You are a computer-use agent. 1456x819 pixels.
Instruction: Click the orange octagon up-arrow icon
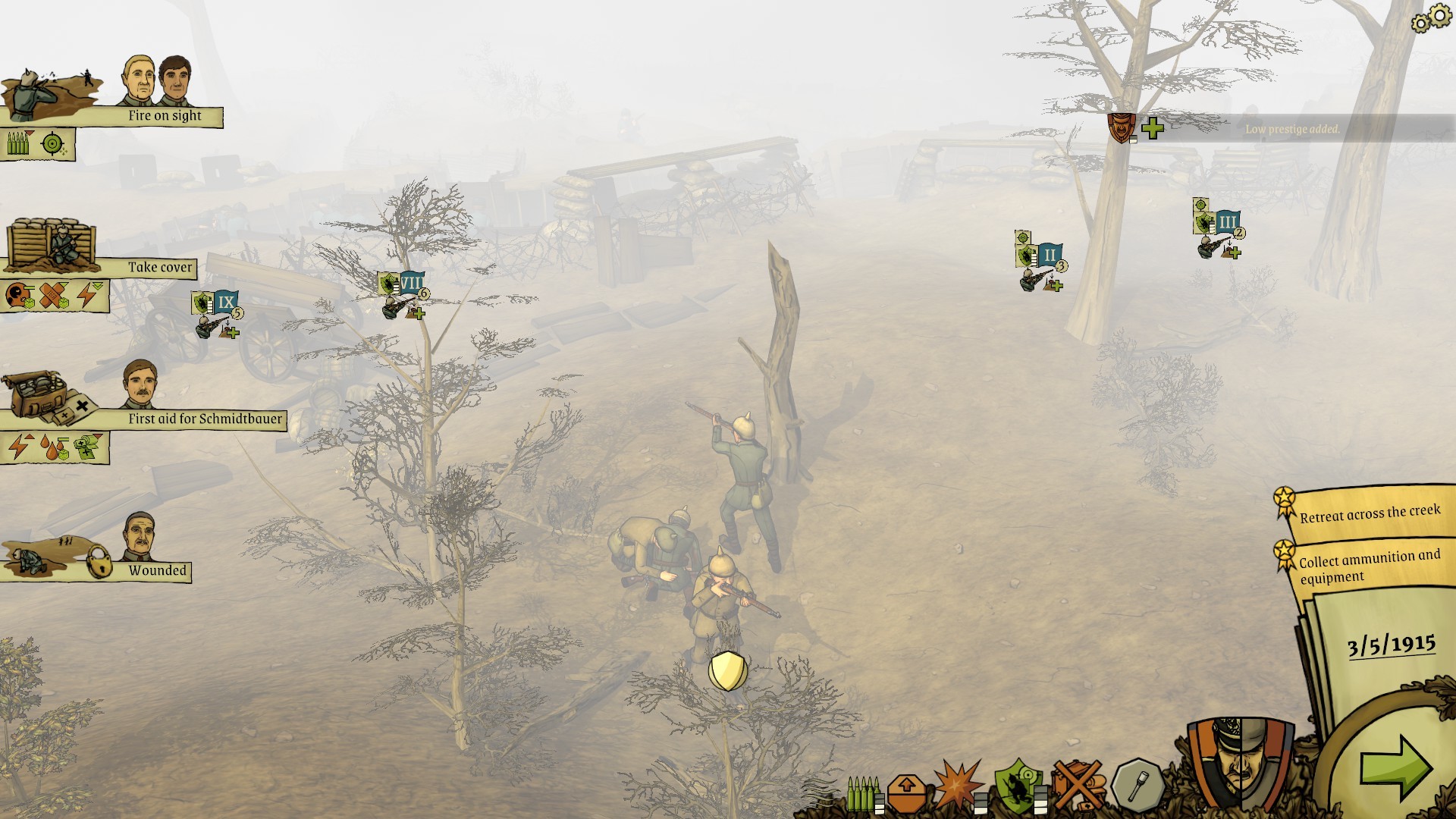(906, 792)
